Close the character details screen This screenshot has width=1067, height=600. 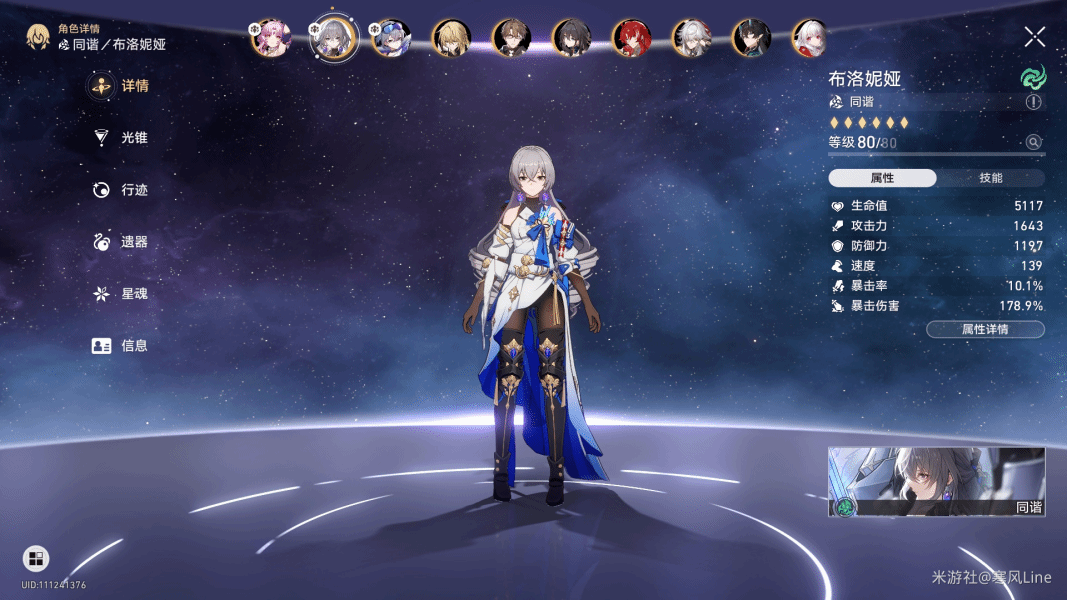(1035, 37)
